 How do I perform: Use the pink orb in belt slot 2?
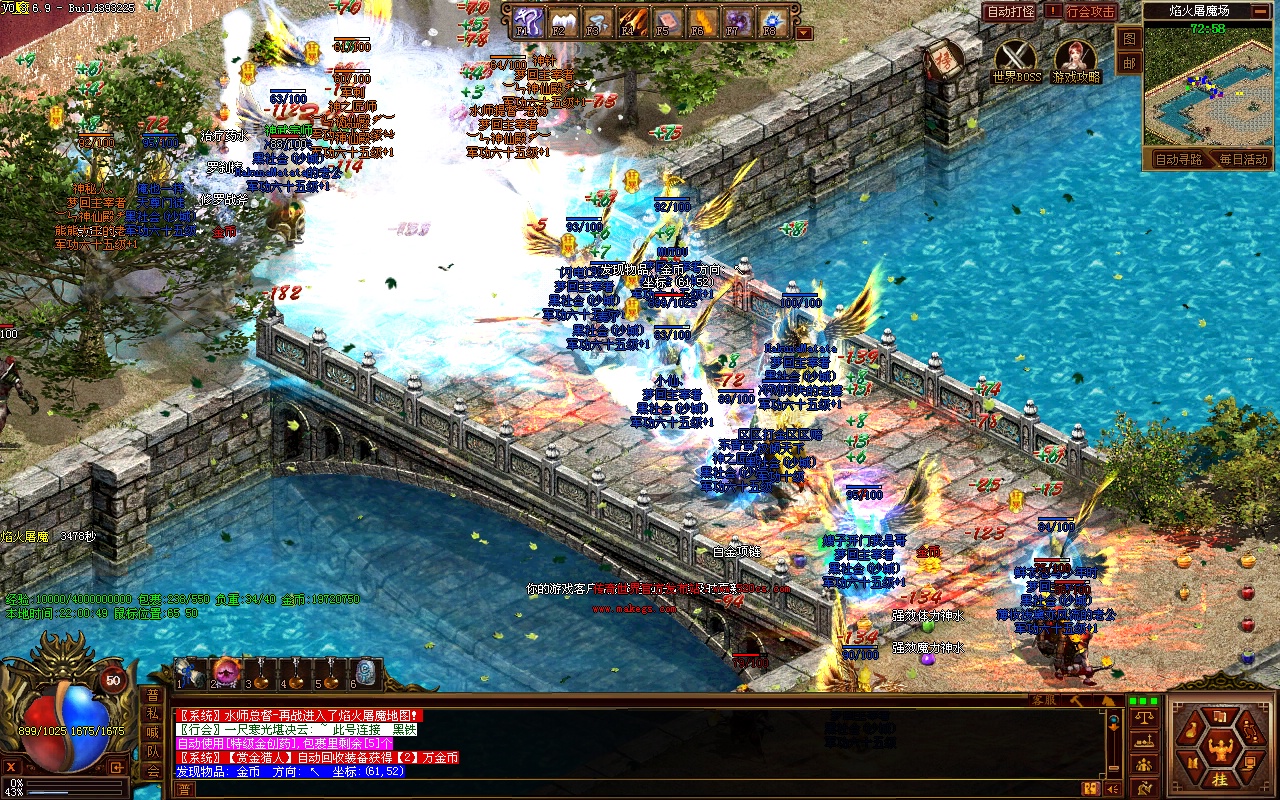pyautogui.click(x=225, y=672)
